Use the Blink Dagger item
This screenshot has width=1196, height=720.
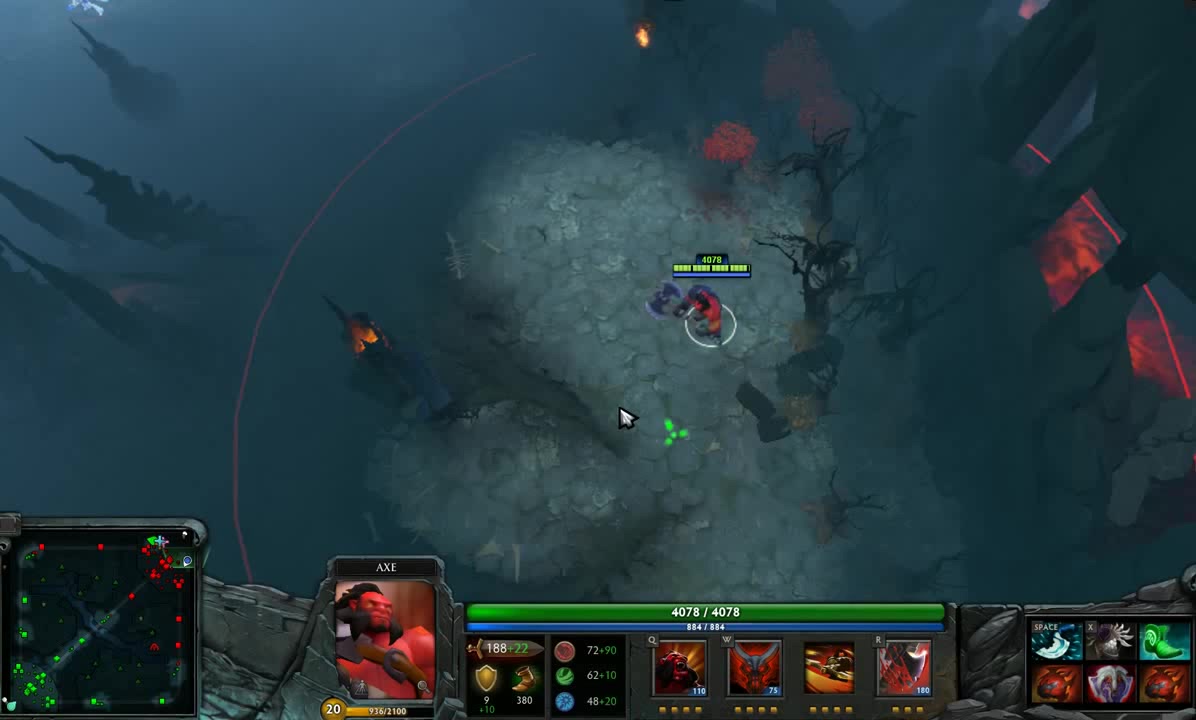coord(1056,642)
